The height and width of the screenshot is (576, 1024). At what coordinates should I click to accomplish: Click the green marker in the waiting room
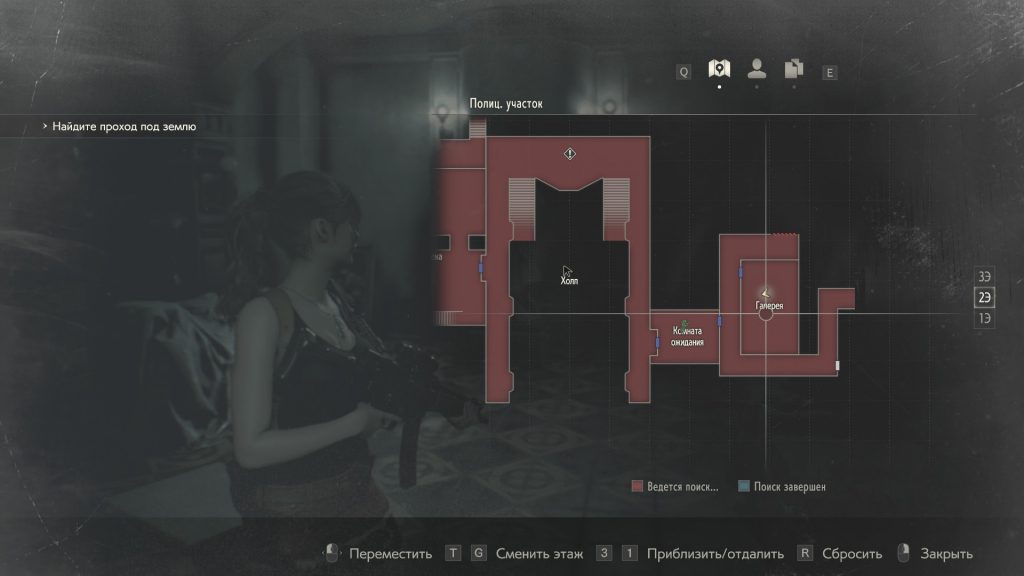coord(684,324)
